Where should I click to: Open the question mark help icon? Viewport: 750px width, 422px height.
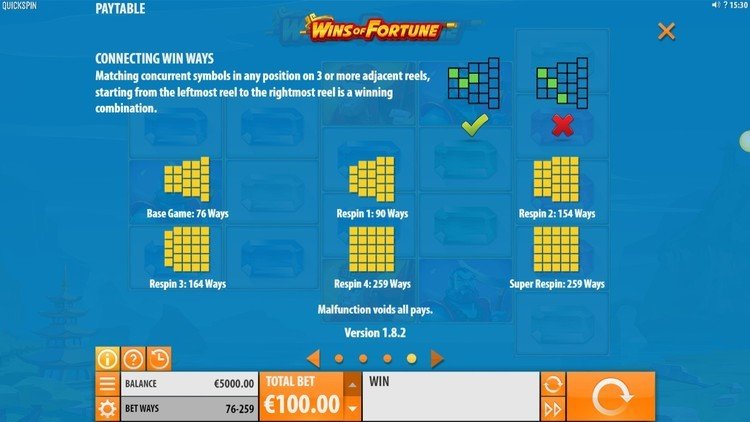click(x=133, y=359)
